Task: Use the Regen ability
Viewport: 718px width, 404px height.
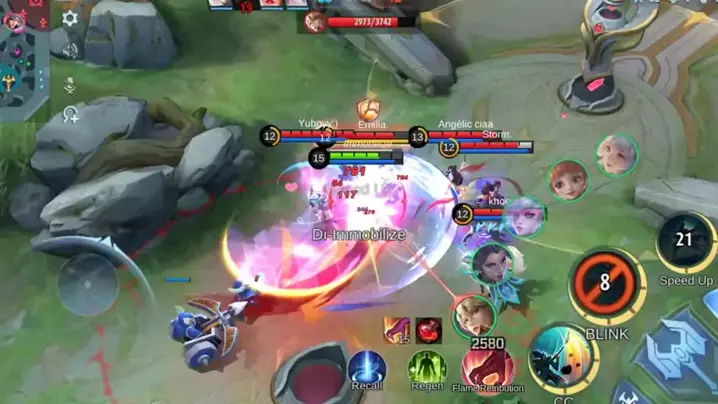Action: tap(426, 368)
